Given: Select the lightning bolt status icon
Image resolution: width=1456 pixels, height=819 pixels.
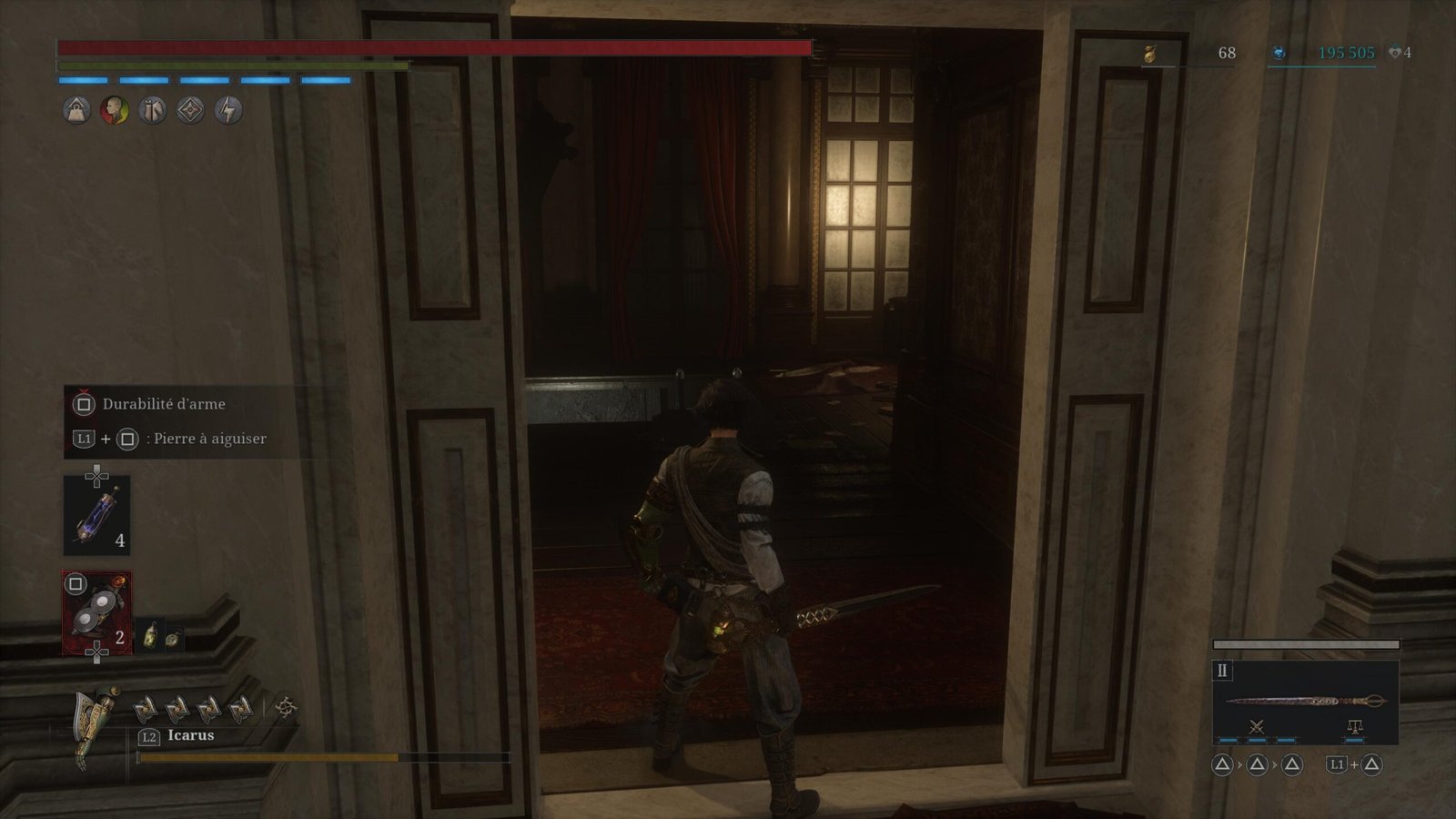Looking at the screenshot, I should [x=228, y=111].
